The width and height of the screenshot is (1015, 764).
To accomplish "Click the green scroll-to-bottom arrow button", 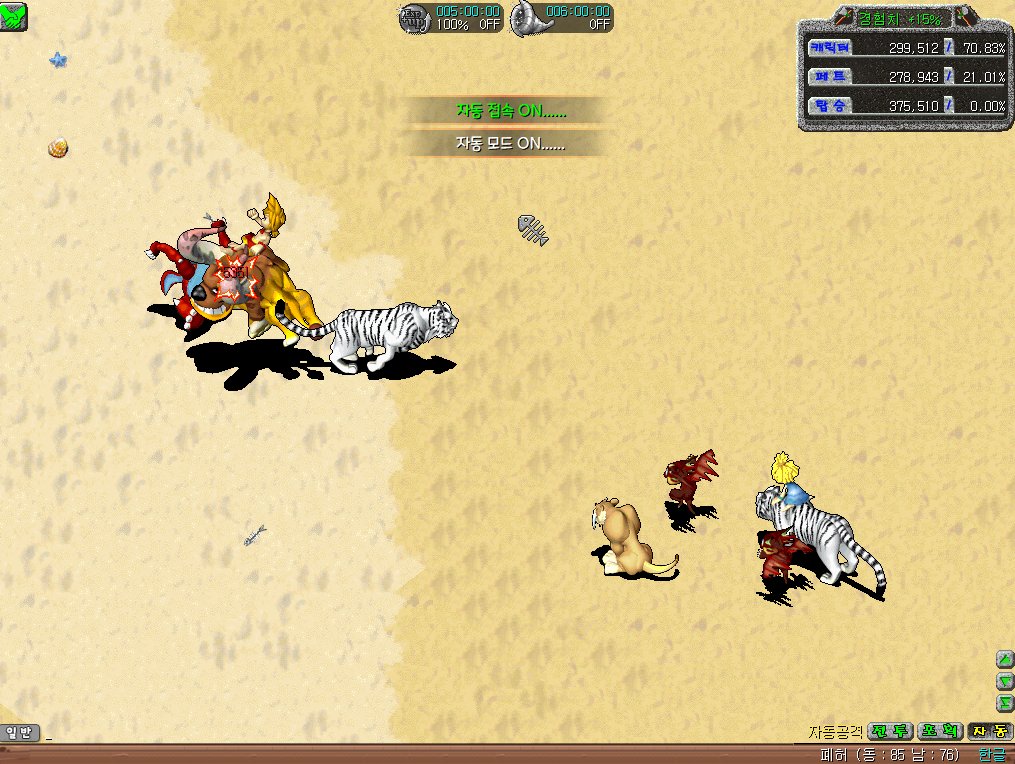I will (x=1005, y=703).
